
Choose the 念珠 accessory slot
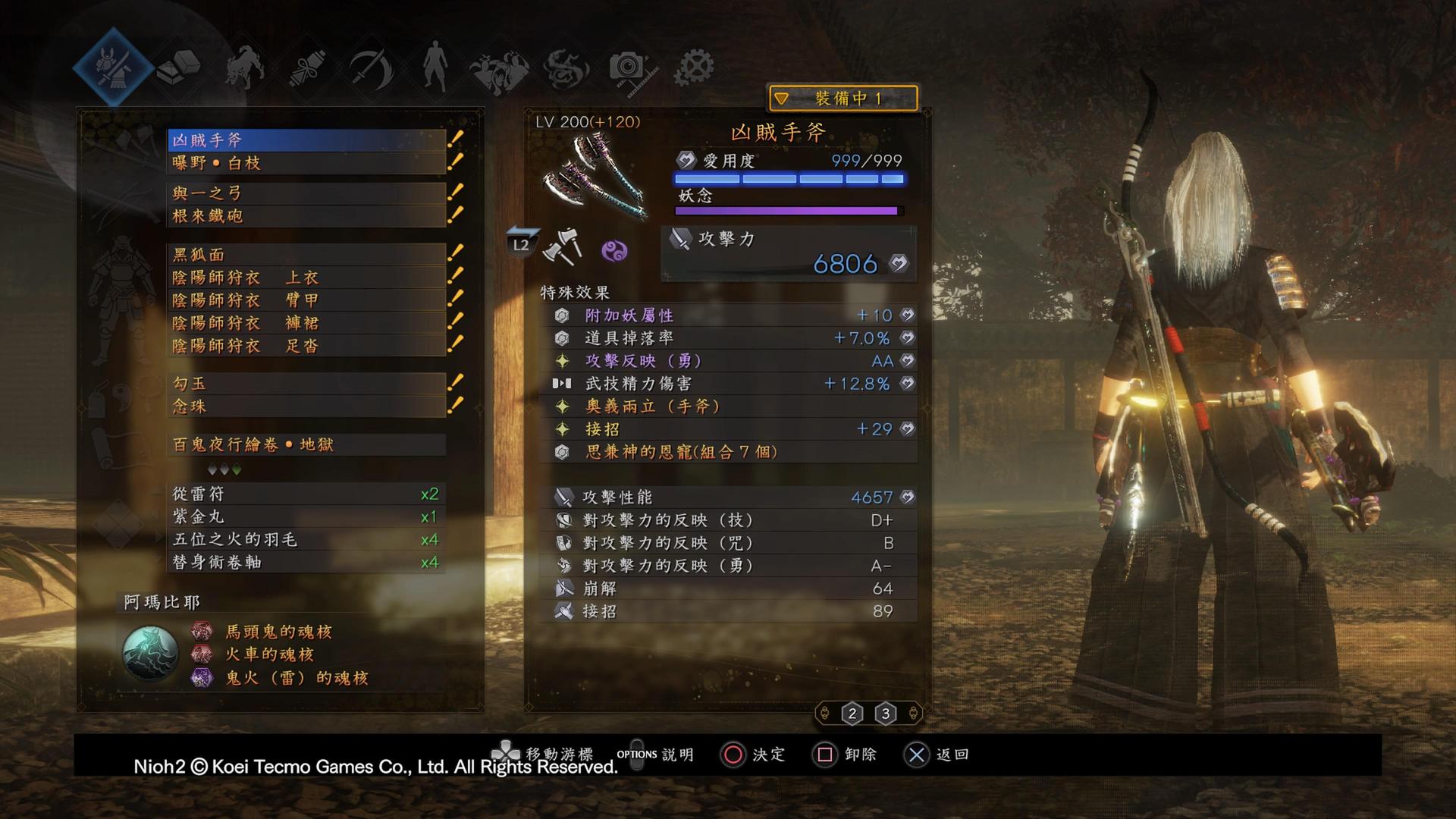click(x=306, y=406)
